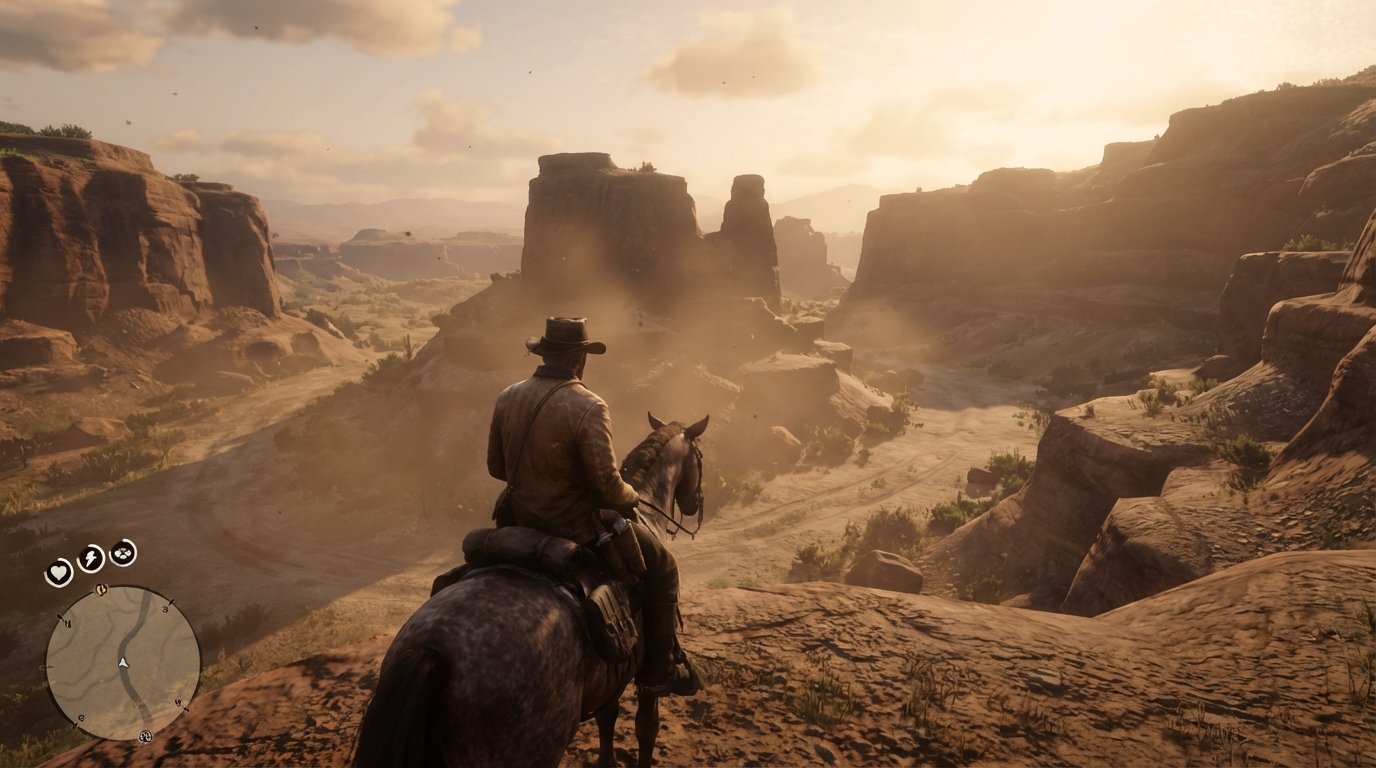This screenshot has width=1376, height=768.
Task: Click the player arrow on the minimap
Action: tap(123, 663)
